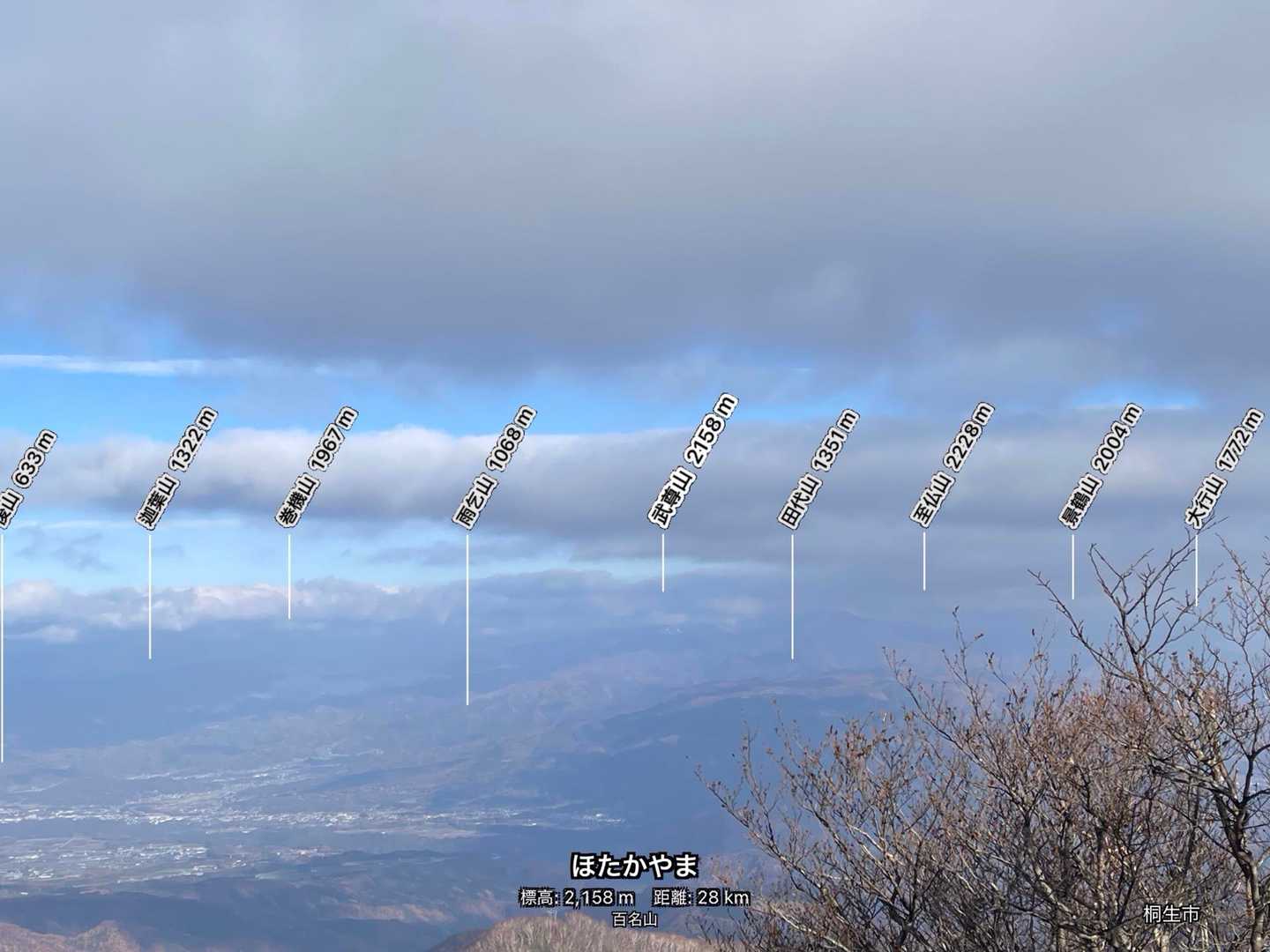Tap the 巻機山 1967 m peak marker
Image resolution: width=1270 pixels, height=952 pixels.
click(x=317, y=468)
